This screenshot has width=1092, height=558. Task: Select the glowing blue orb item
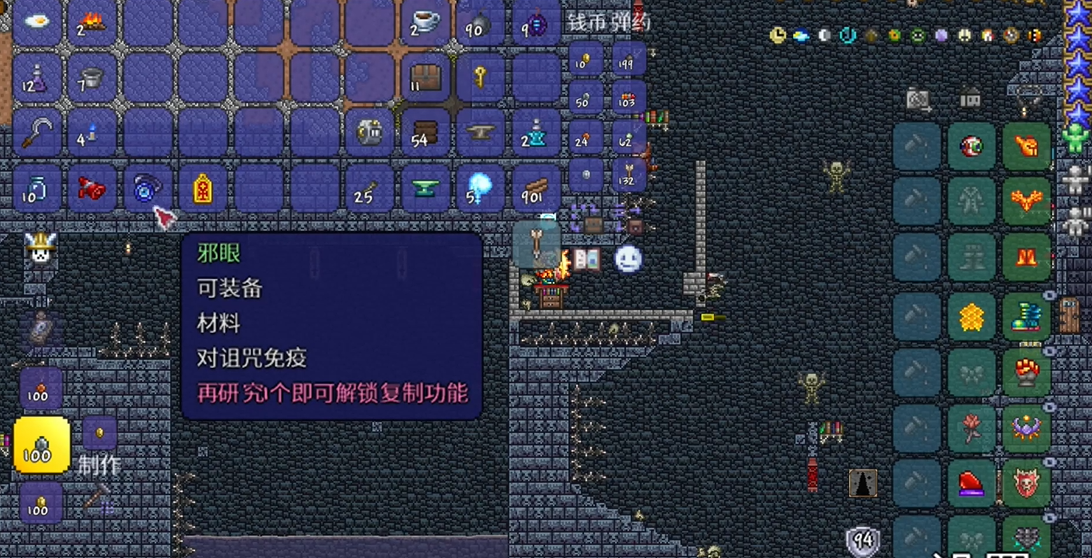click(482, 188)
